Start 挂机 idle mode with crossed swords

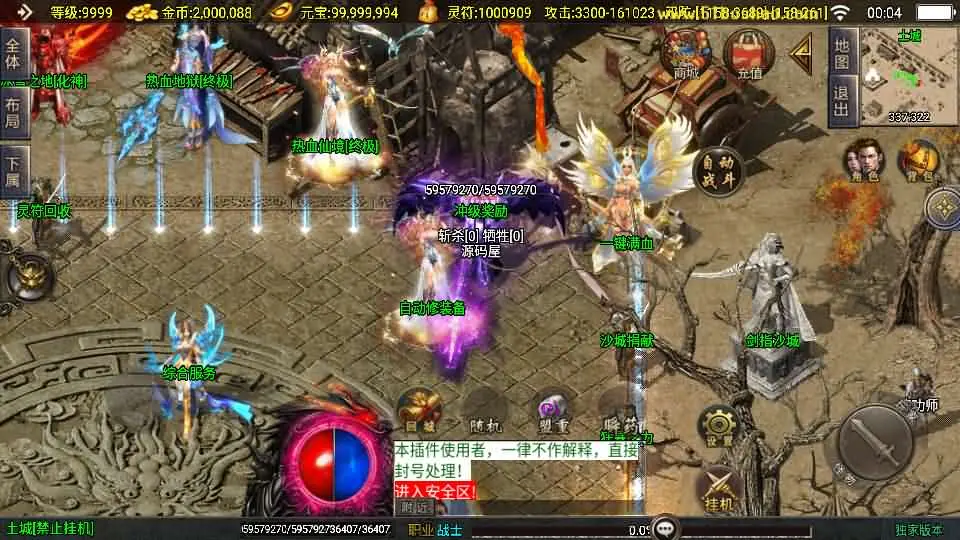(x=717, y=487)
